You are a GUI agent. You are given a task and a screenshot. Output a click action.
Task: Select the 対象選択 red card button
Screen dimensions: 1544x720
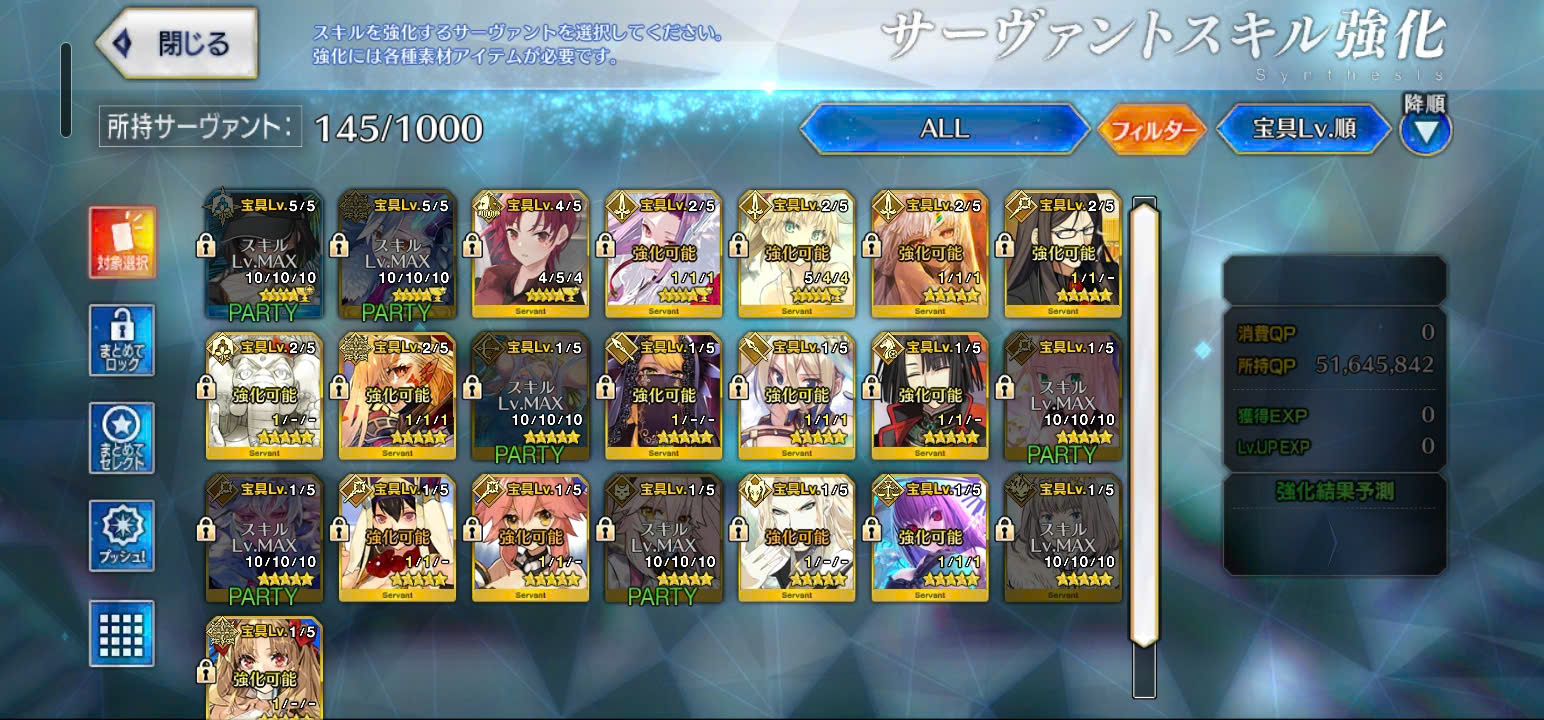[122, 243]
